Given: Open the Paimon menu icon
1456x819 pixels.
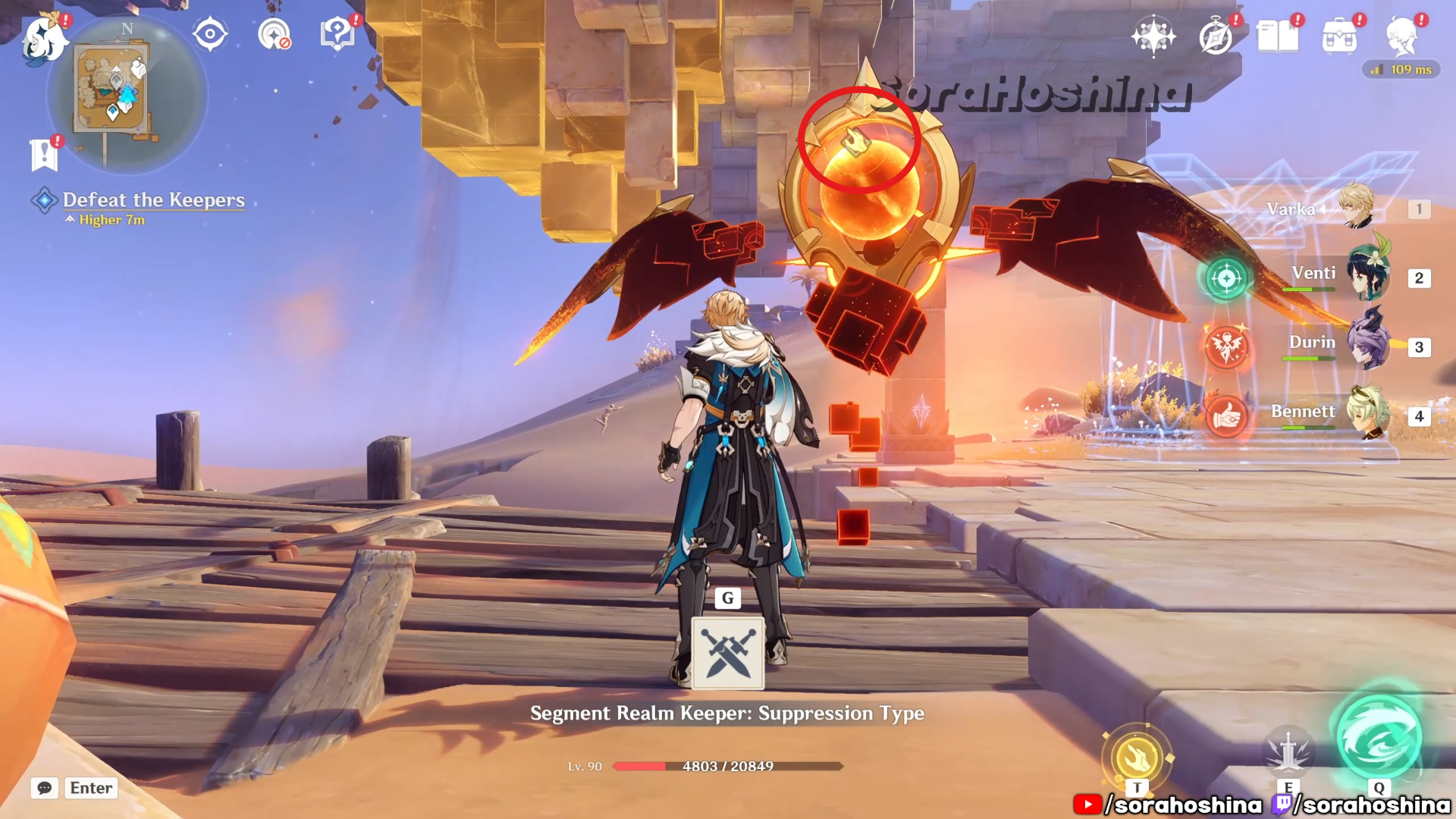Looking at the screenshot, I should pyautogui.click(x=44, y=39).
